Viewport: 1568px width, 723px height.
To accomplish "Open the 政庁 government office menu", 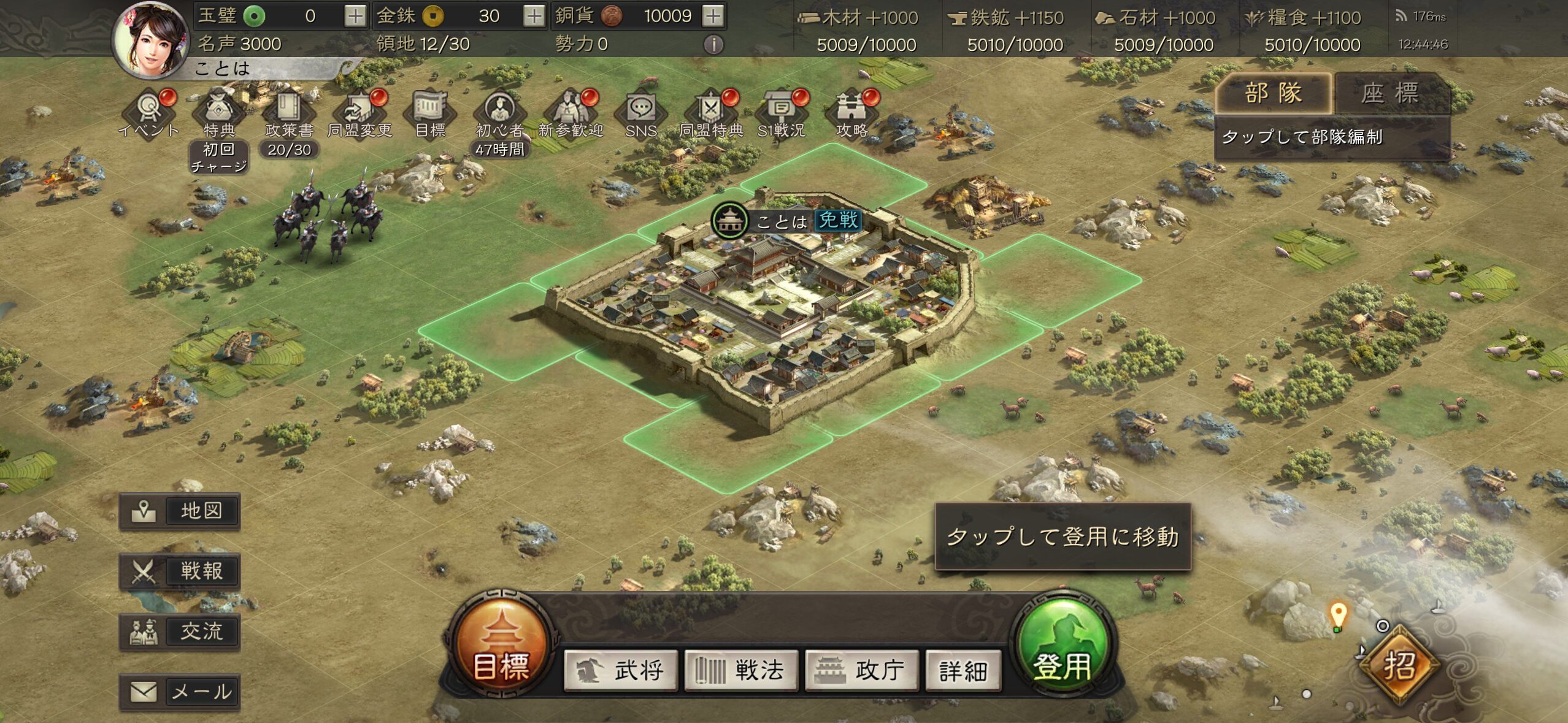I will tap(861, 670).
